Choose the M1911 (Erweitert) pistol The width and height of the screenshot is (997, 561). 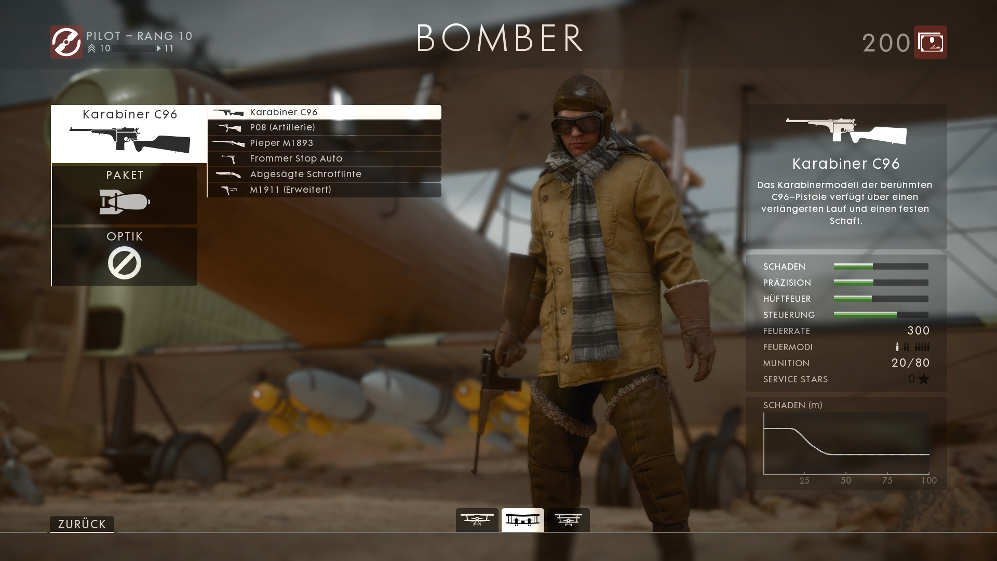324,189
